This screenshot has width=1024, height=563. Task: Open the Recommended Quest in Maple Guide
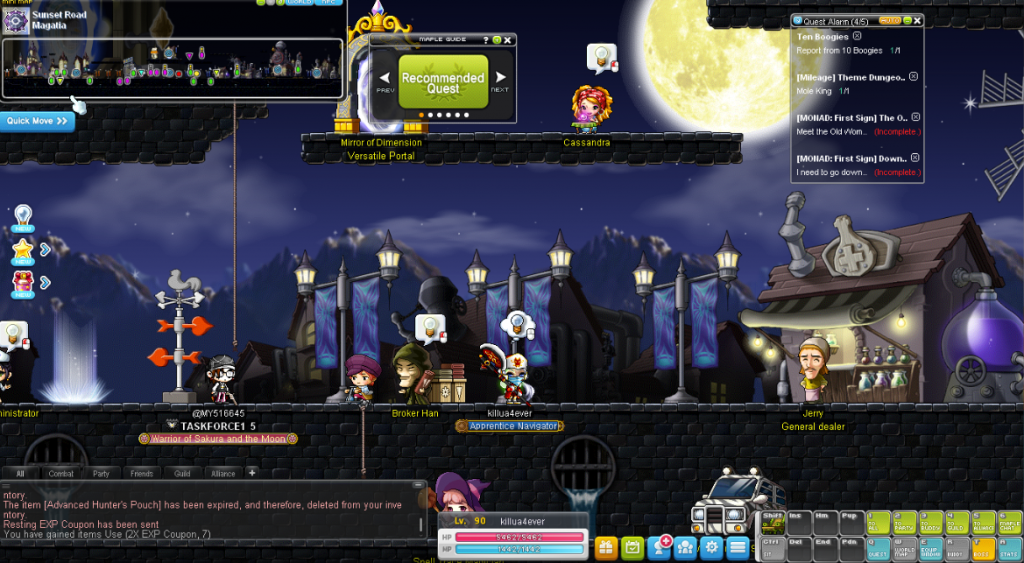coord(443,82)
